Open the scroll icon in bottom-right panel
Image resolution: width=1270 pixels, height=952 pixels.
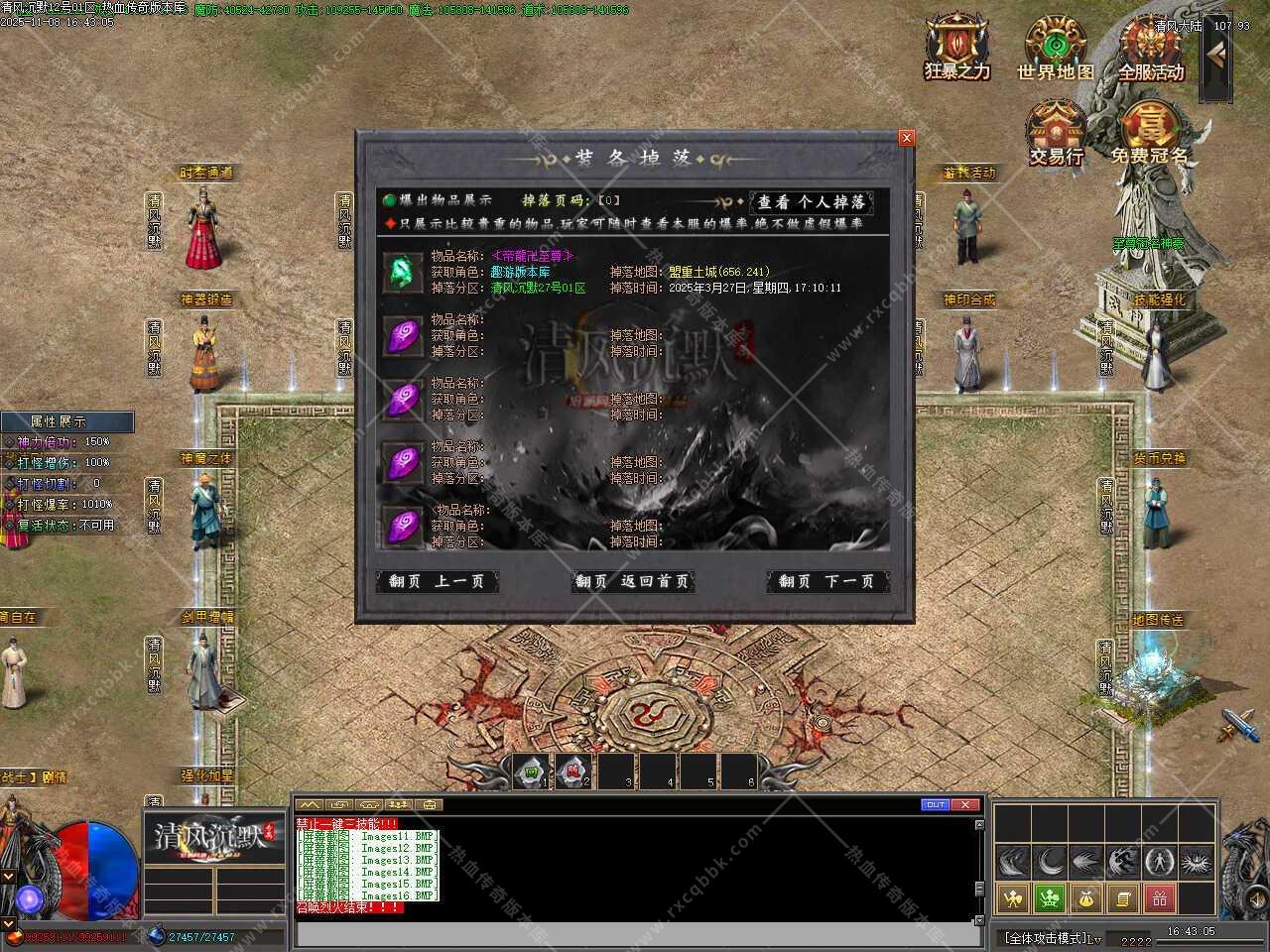pyautogui.click(x=1122, y=899)
